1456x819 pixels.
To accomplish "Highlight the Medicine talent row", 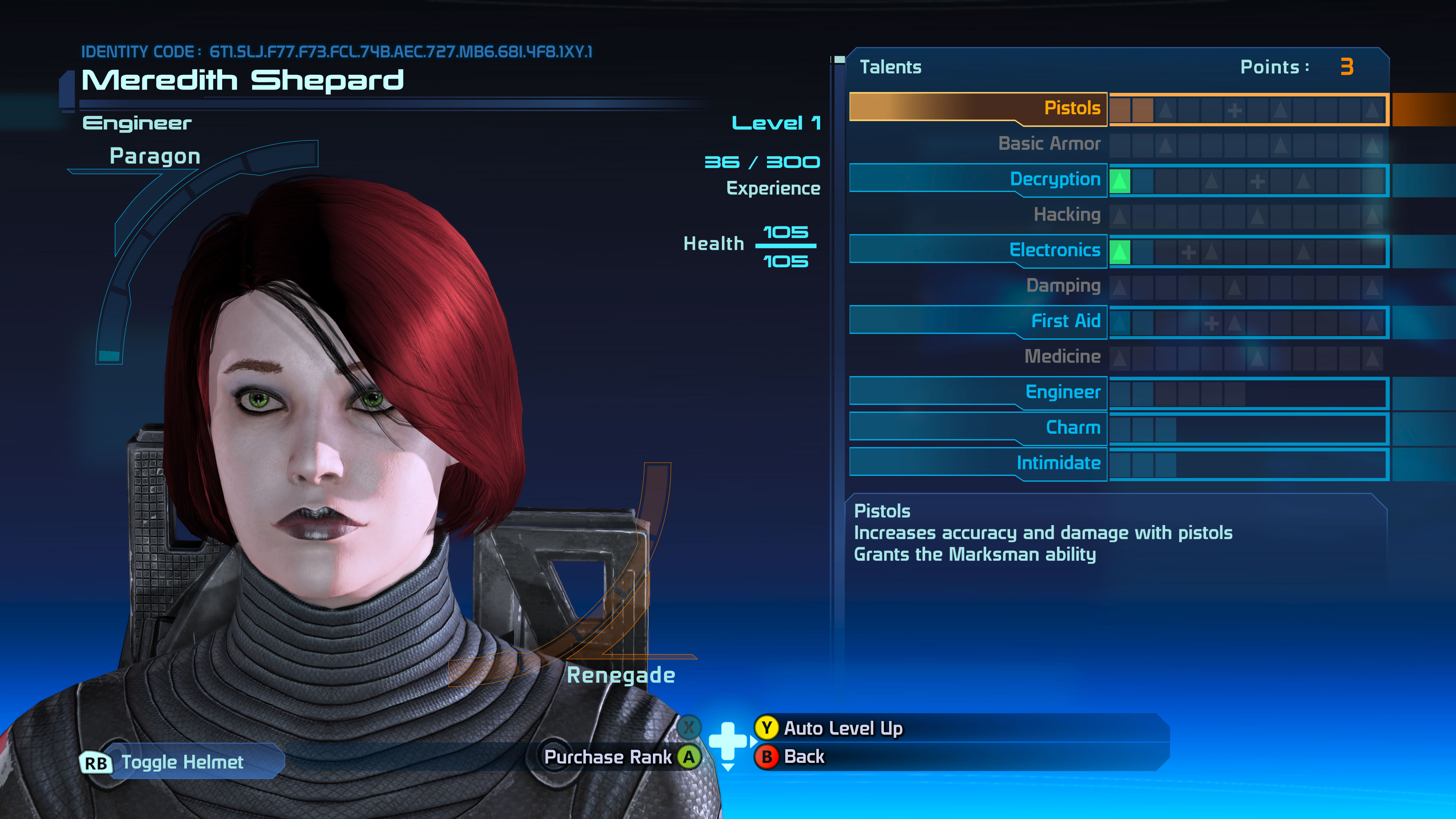I will coord(1062,357).
